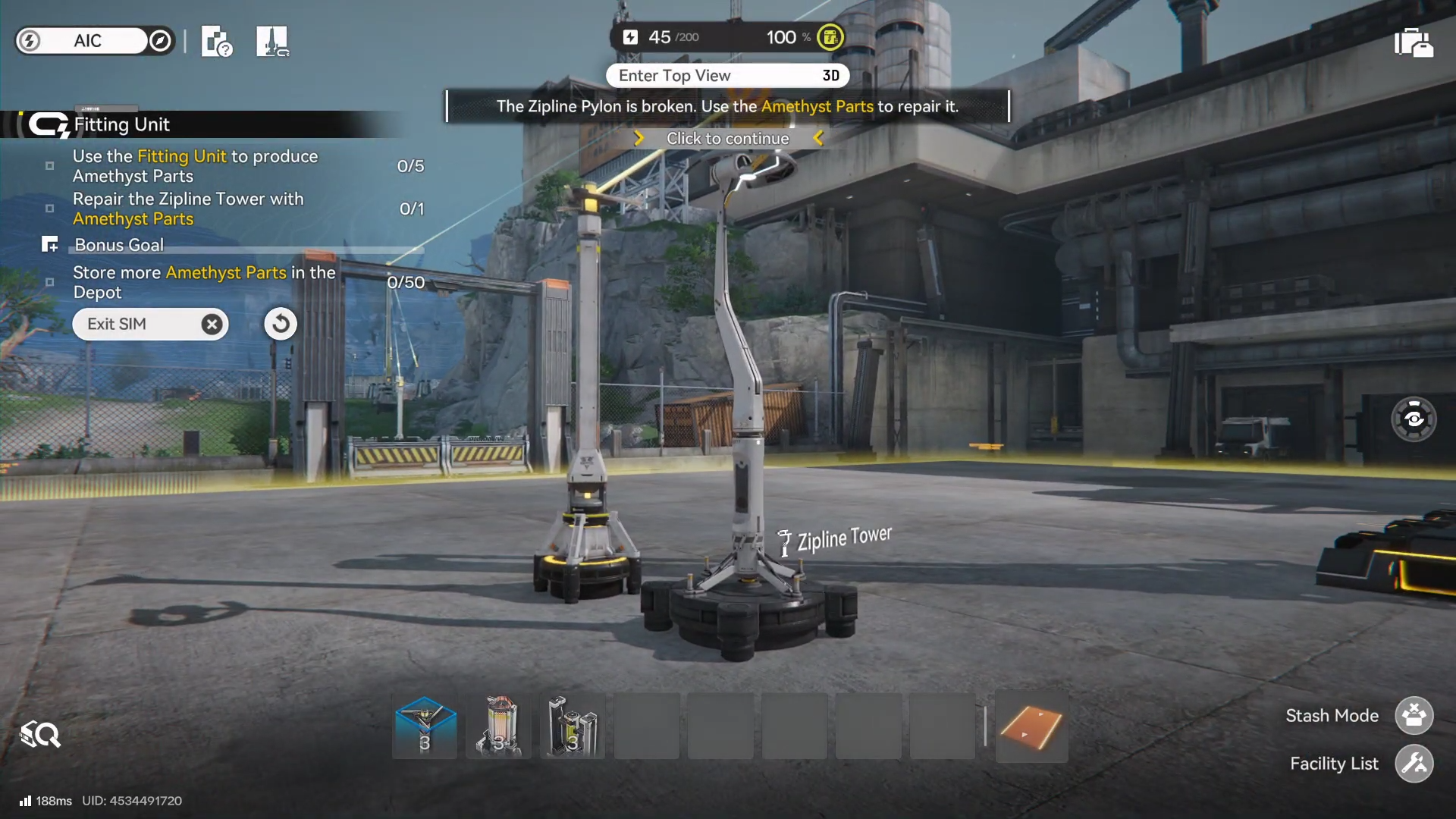Open the Facility List
The width and height of the screenshot is (1456, 819).
(x=1414, y=764)
